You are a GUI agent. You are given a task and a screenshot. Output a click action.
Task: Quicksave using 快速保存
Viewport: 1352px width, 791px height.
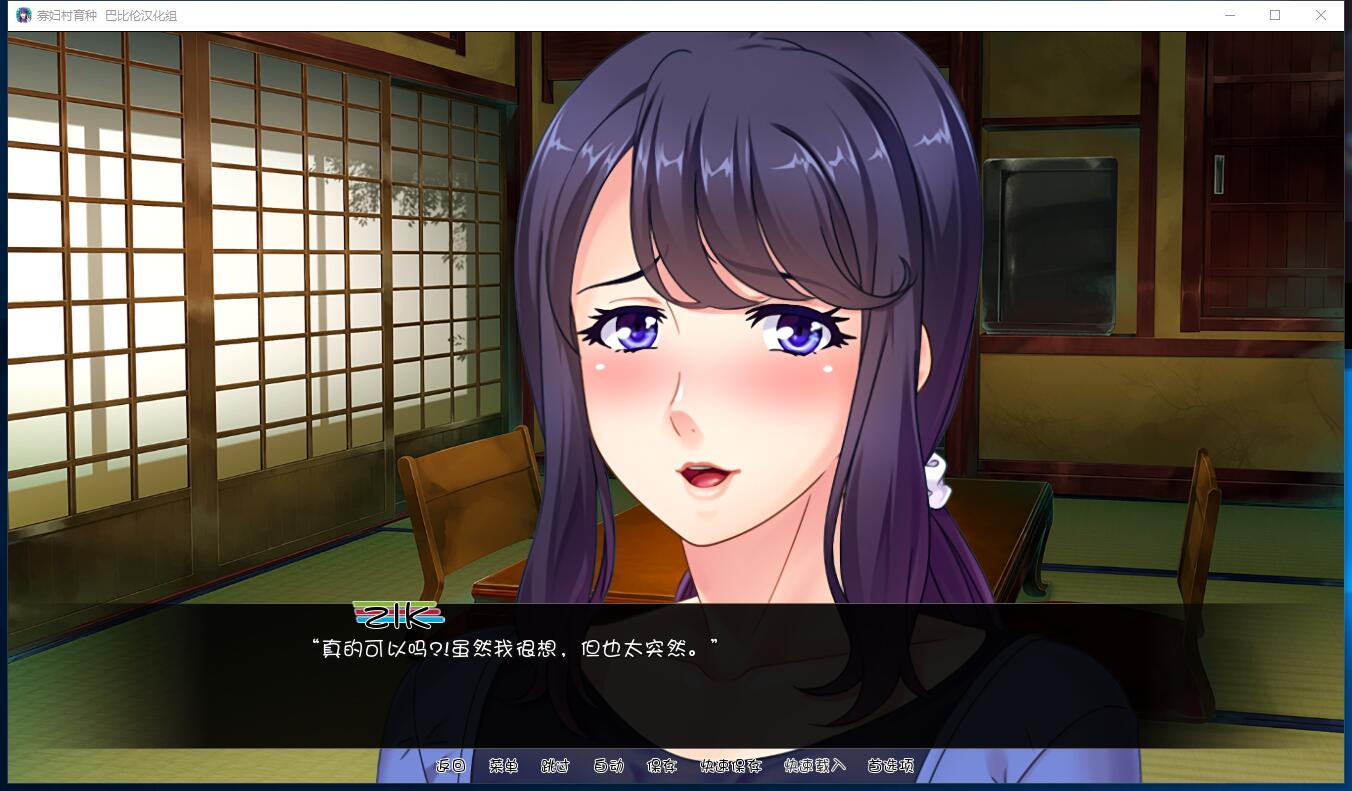[x=731, y=767]
